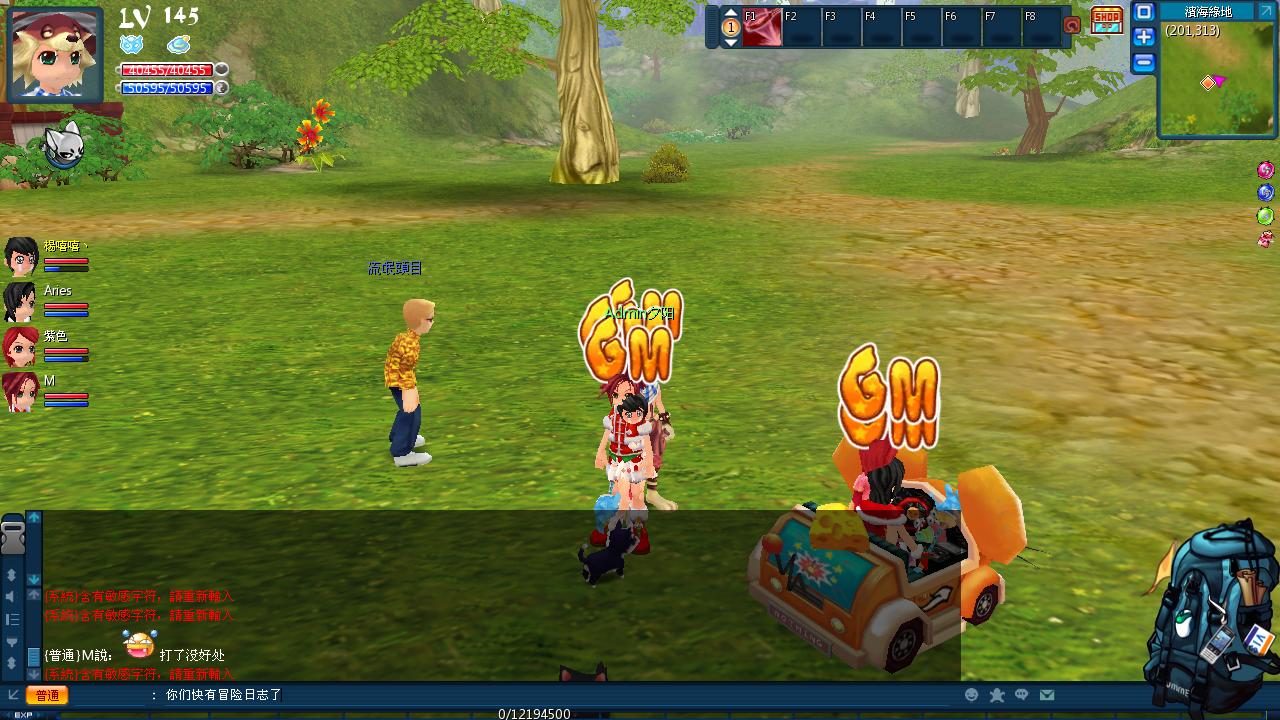
Task: Select the pink swirl orb on right edge
Action: tap(1264, 169)
